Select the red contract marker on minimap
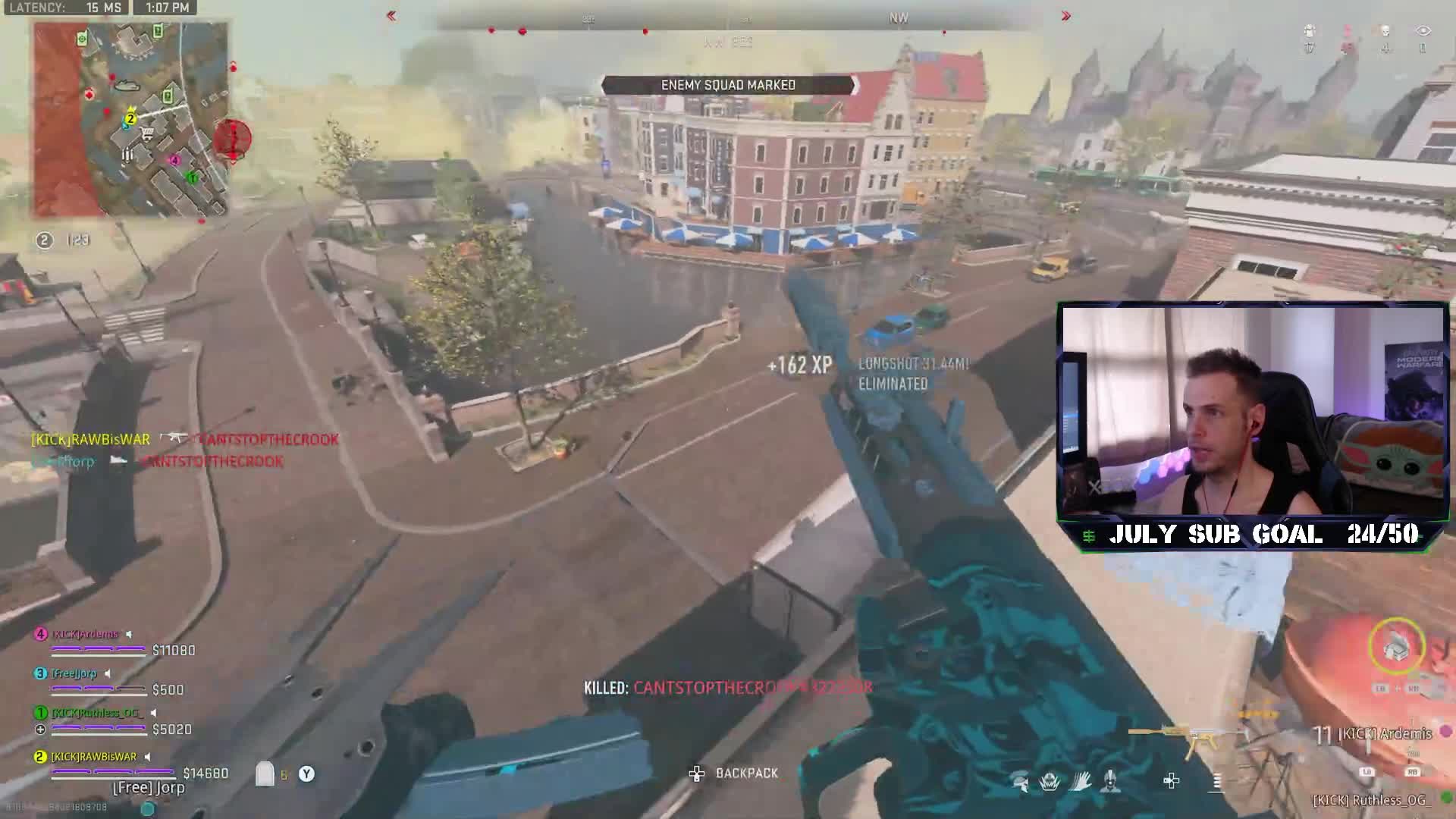The height and width of the screenshot is (819, 1456). 232,140
